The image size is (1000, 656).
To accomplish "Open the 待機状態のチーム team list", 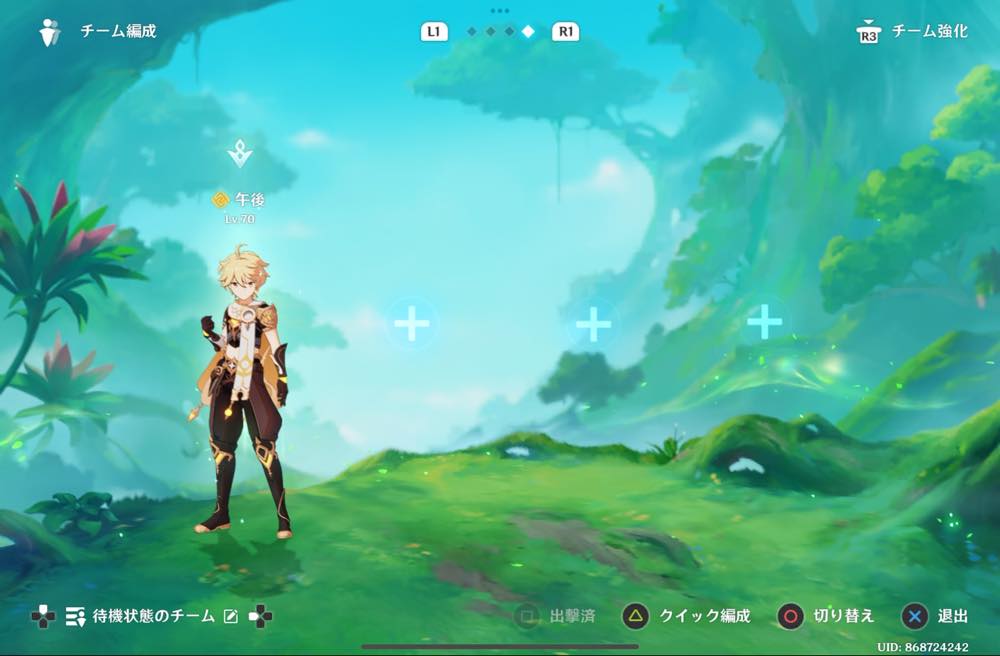I will coord(153,616).
